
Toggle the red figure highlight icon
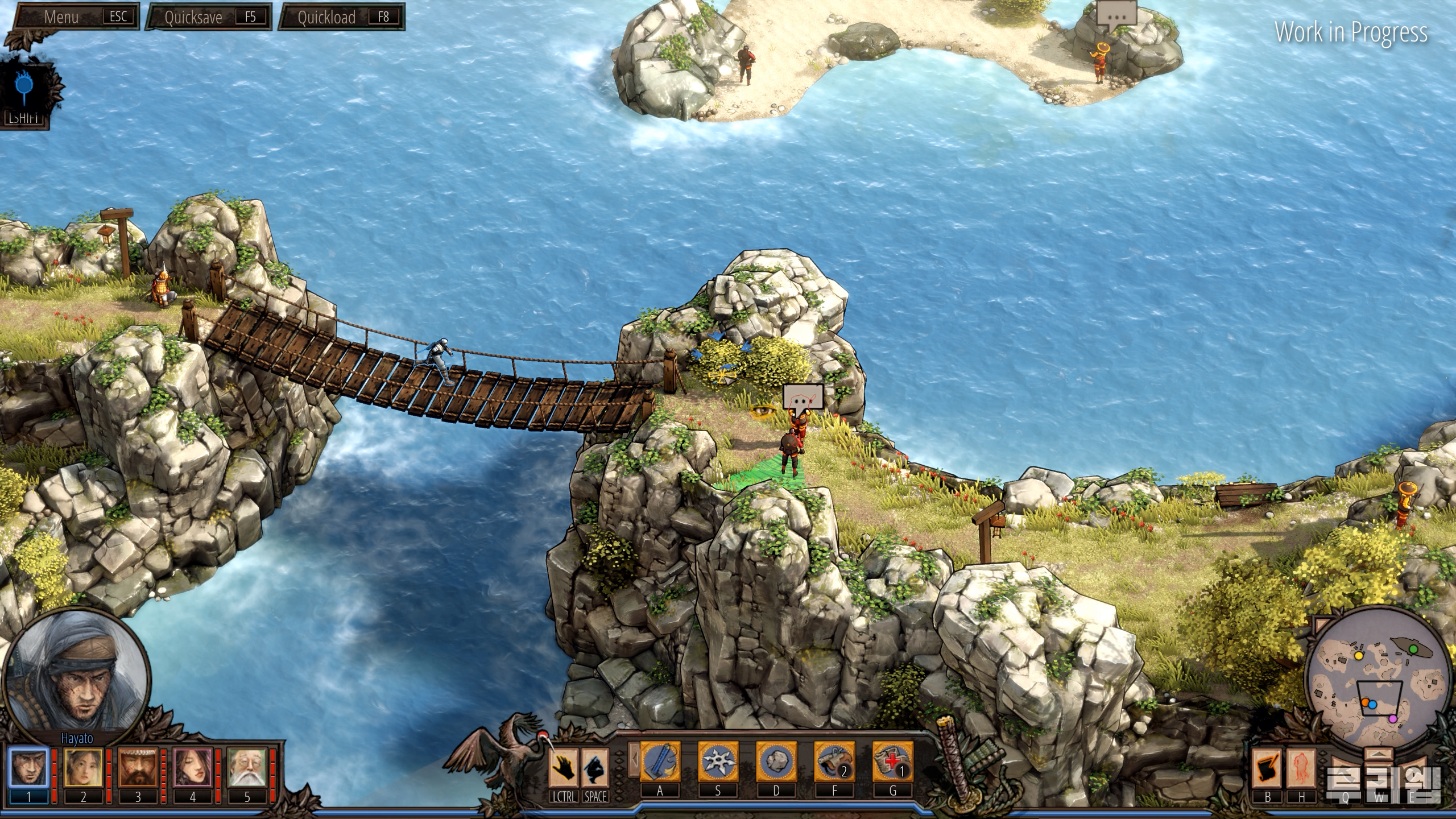coord(1301,767)
